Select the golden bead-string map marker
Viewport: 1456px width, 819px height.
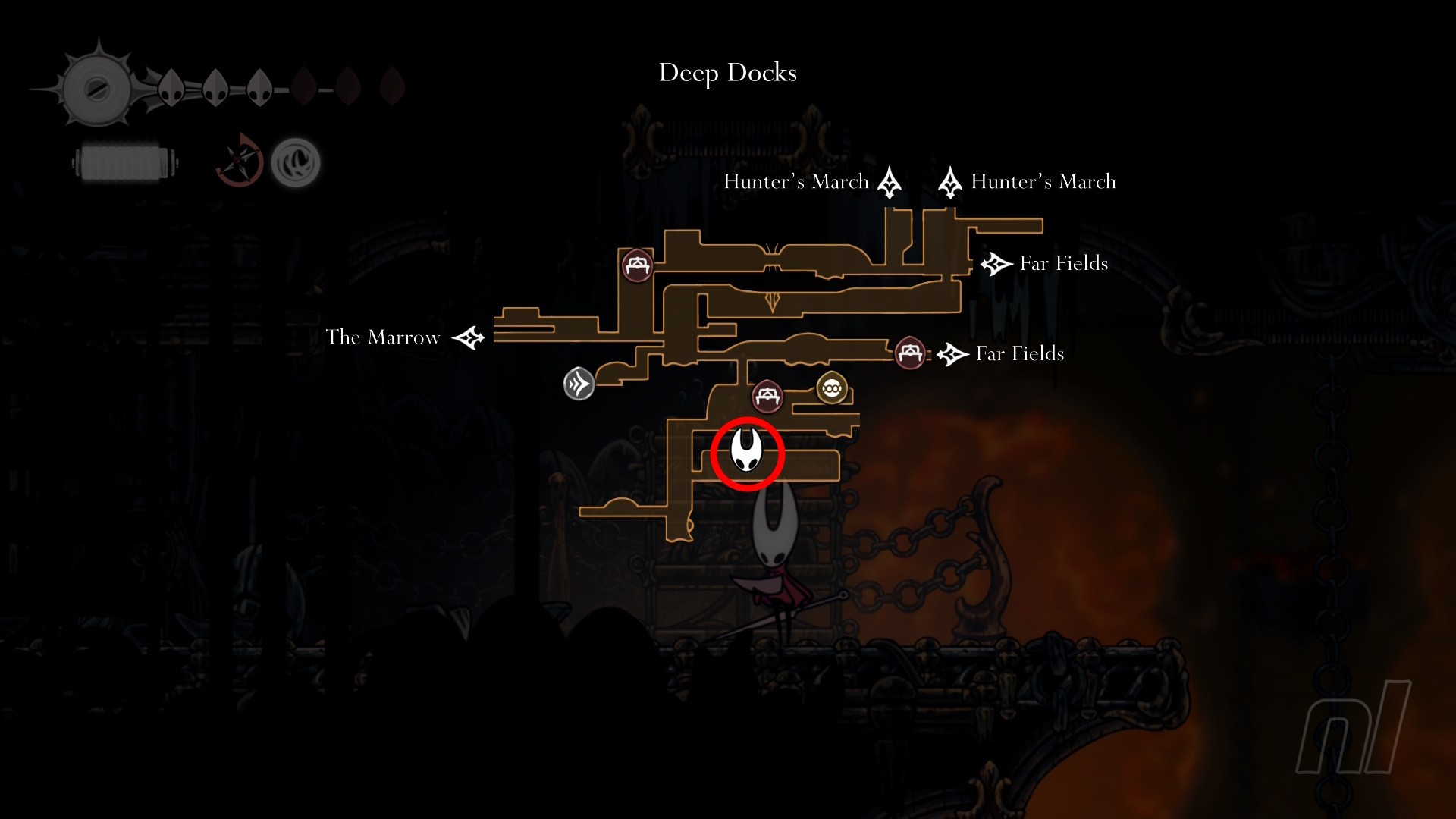(x=831, y=388)
